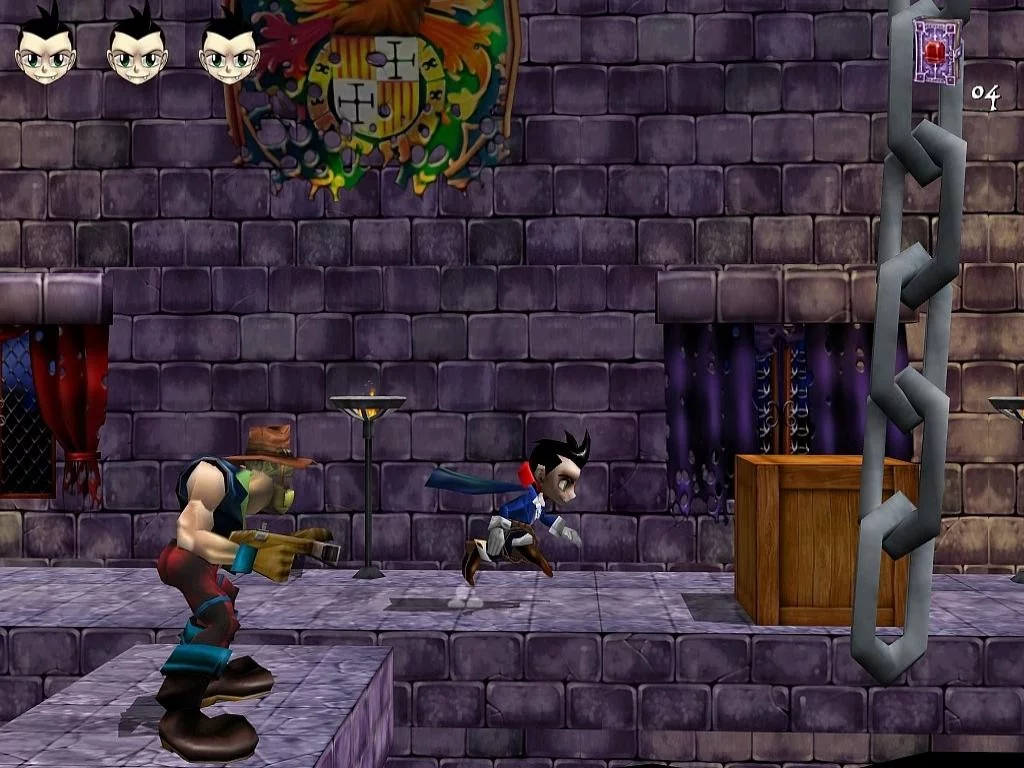Click the red gem card counter icon
Screen dimensions: 1024x768
click(937, 51)
